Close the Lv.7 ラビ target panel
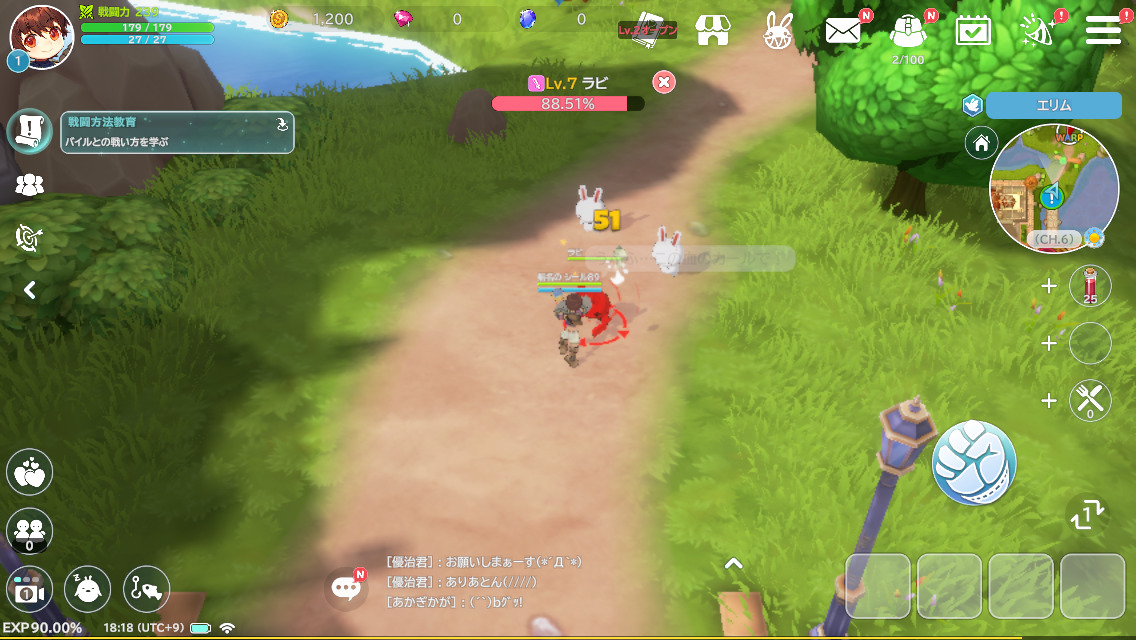This screenshot has height=640, width=1136. pyautogui.click(x=663, y=82)
